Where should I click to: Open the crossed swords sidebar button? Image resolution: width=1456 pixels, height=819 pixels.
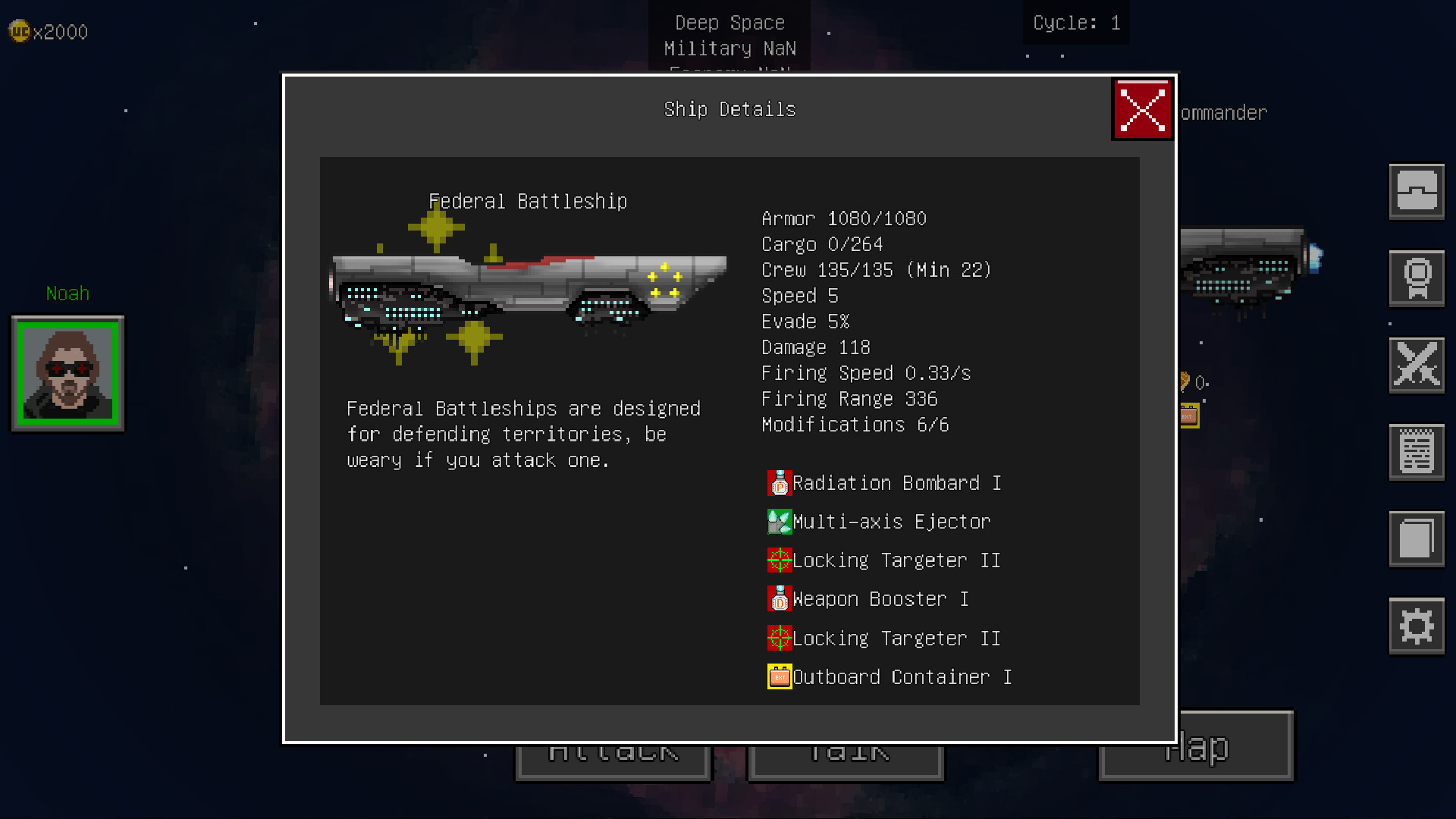pos(1416,365)
